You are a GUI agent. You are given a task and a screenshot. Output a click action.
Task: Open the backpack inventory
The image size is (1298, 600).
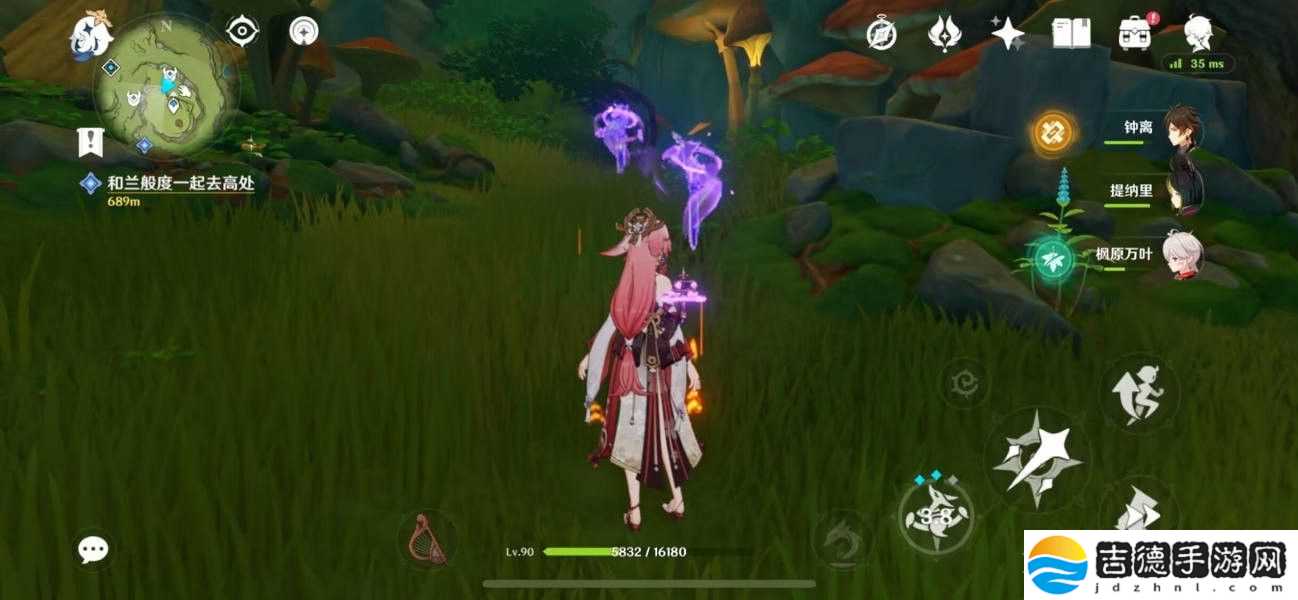click(1135, 35)
